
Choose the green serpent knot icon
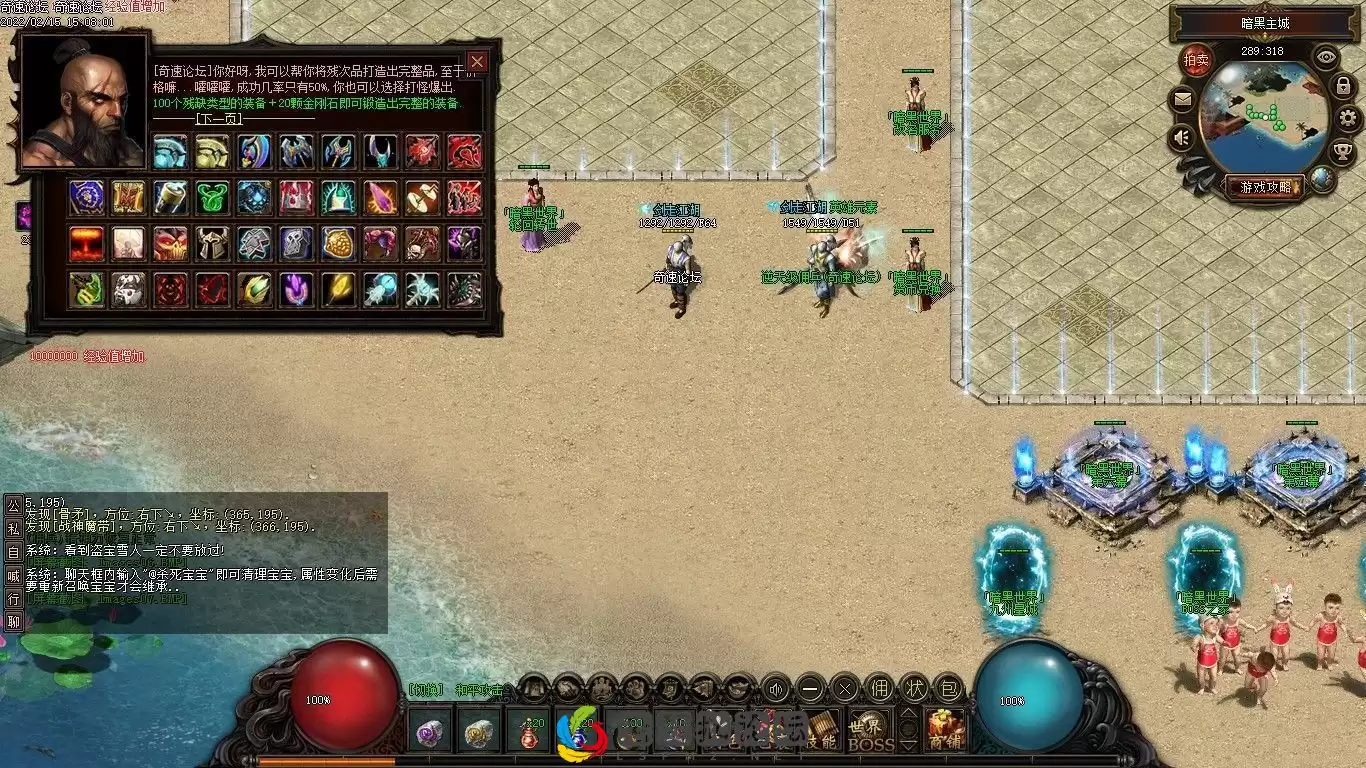click(213, 197)
